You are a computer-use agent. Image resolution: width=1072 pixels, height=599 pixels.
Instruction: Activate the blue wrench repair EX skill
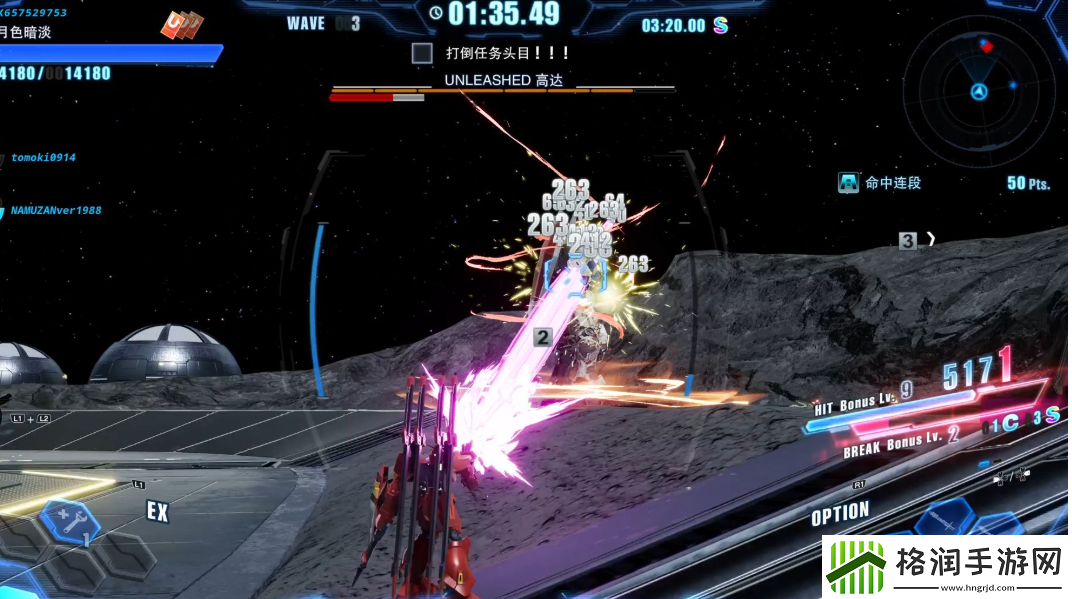[x=68, y=522]
